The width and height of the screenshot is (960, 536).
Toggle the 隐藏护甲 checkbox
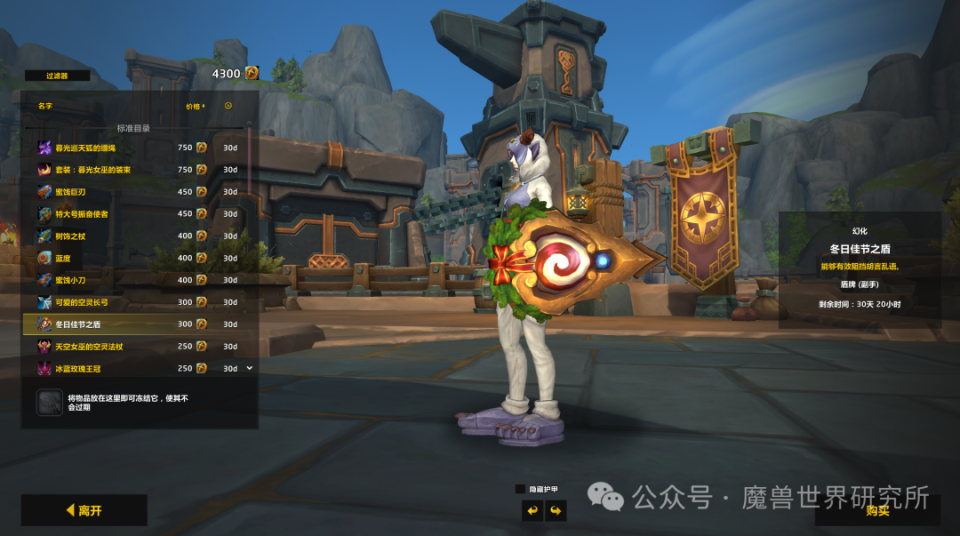point(520,489)
